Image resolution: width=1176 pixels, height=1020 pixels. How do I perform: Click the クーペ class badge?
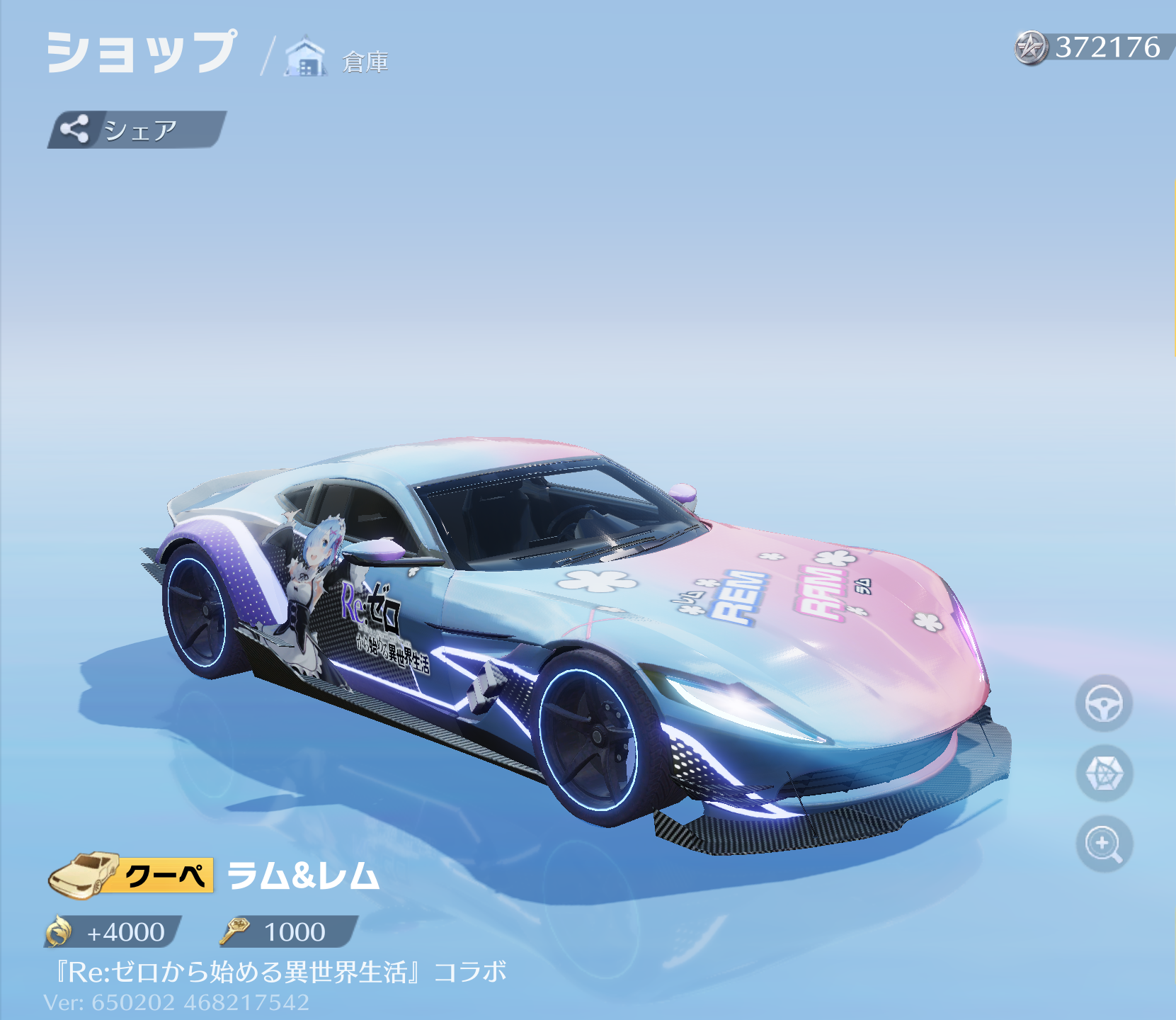click(x=168, y=876)
